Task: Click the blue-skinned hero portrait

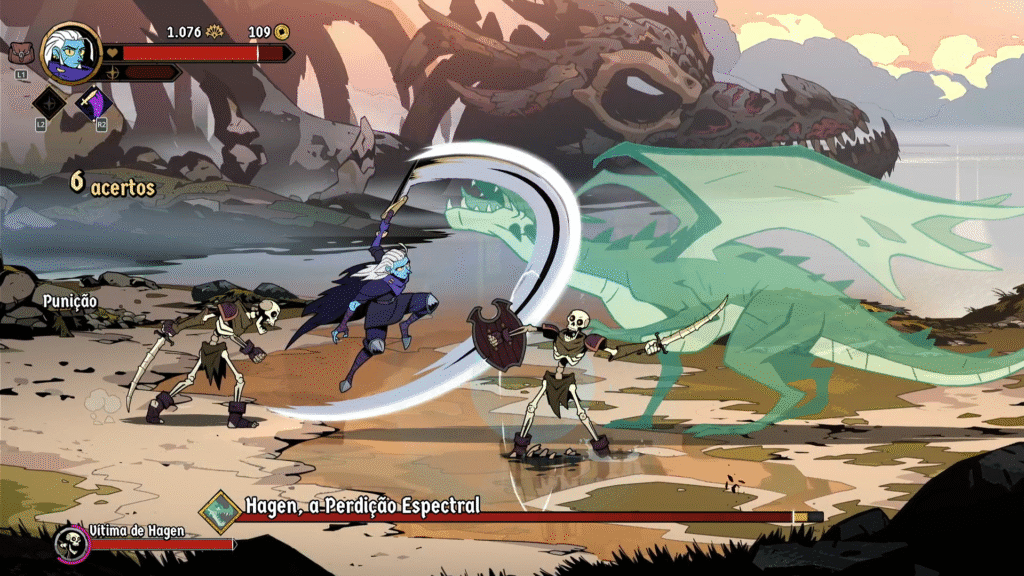Action: tap(71, 52)
